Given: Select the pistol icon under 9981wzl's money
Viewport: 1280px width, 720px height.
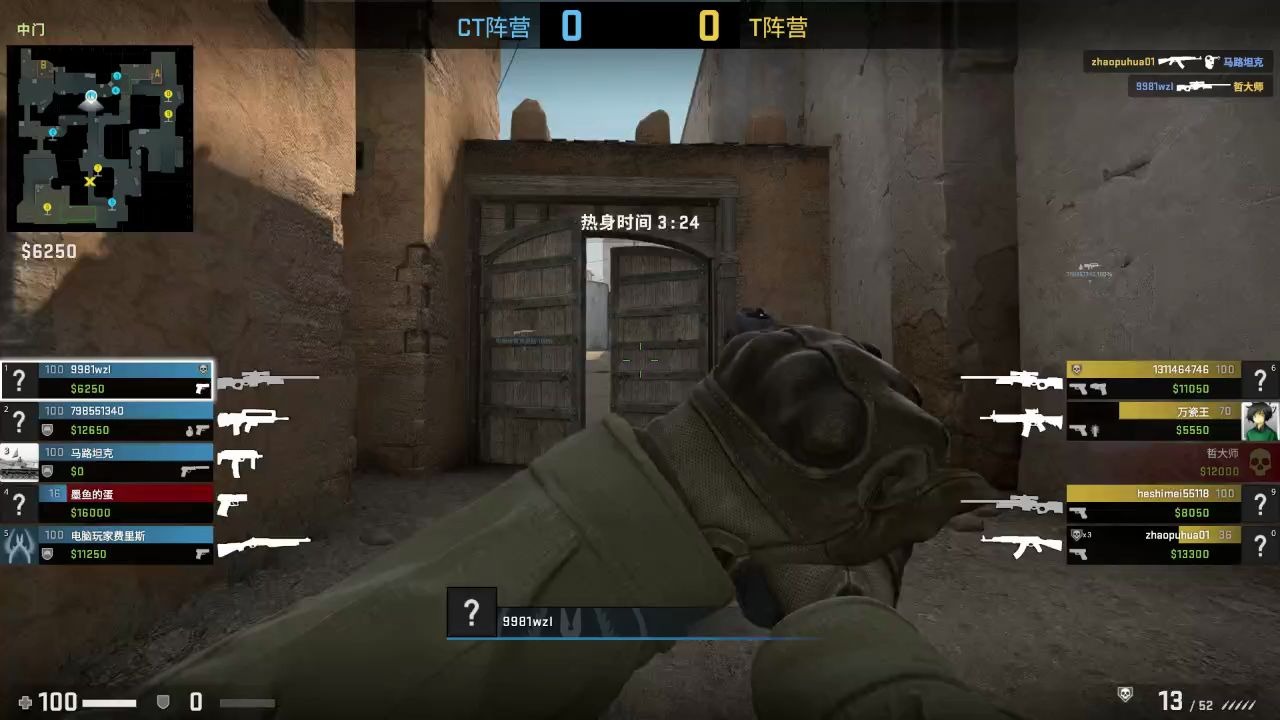Looking at the screenshot, I should click(x=203, y=388).
